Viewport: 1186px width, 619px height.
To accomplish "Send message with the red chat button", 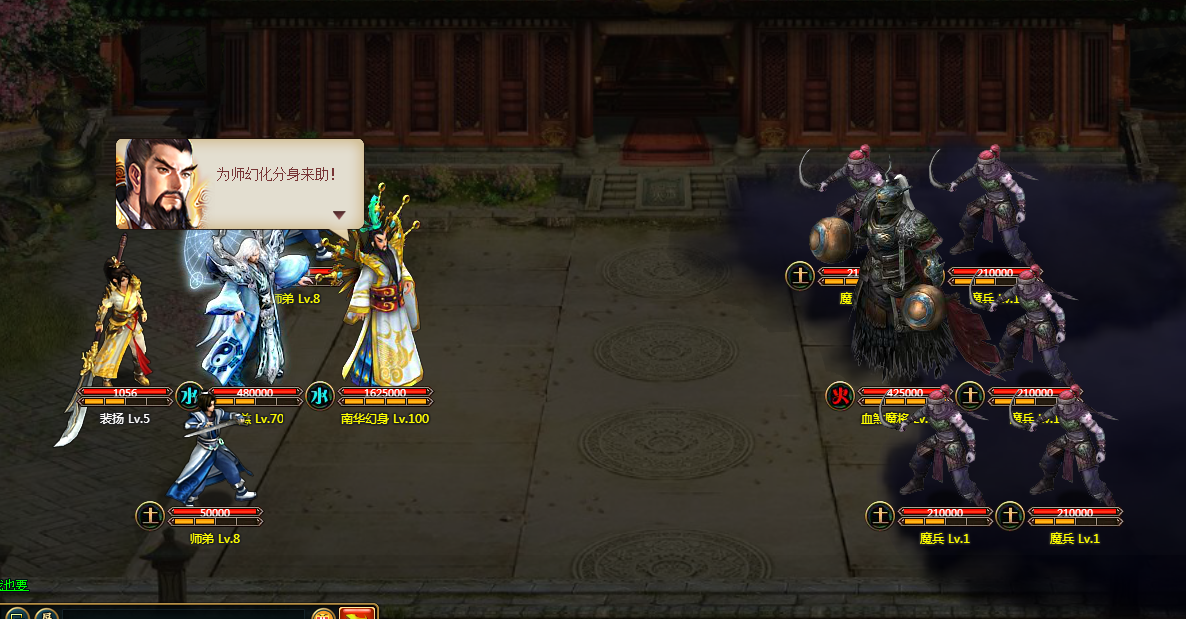I will coord(356,613).
